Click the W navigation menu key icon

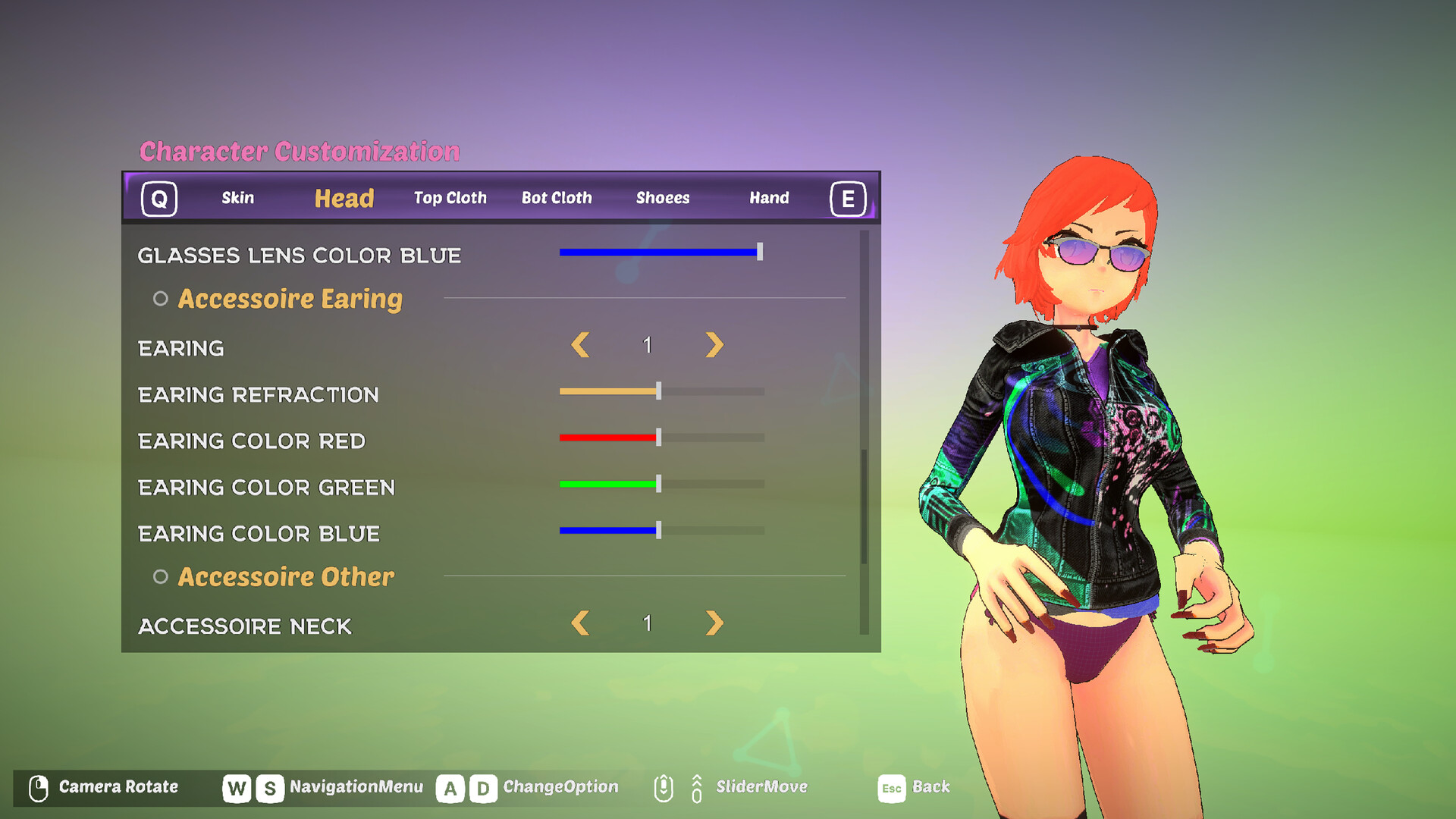(x=237, y=786)
